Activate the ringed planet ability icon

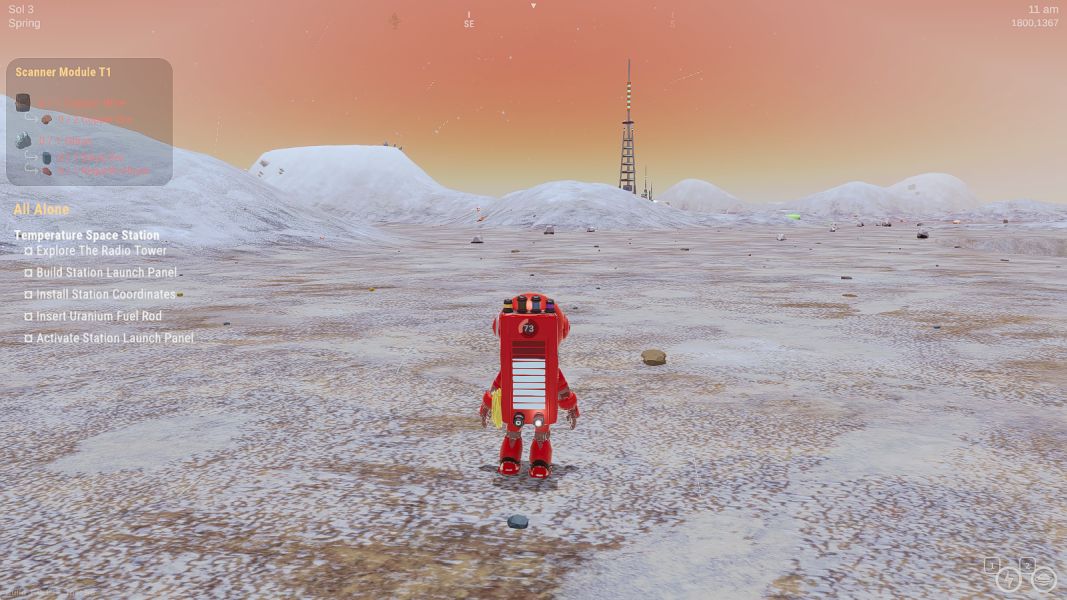click(1043, 579)
